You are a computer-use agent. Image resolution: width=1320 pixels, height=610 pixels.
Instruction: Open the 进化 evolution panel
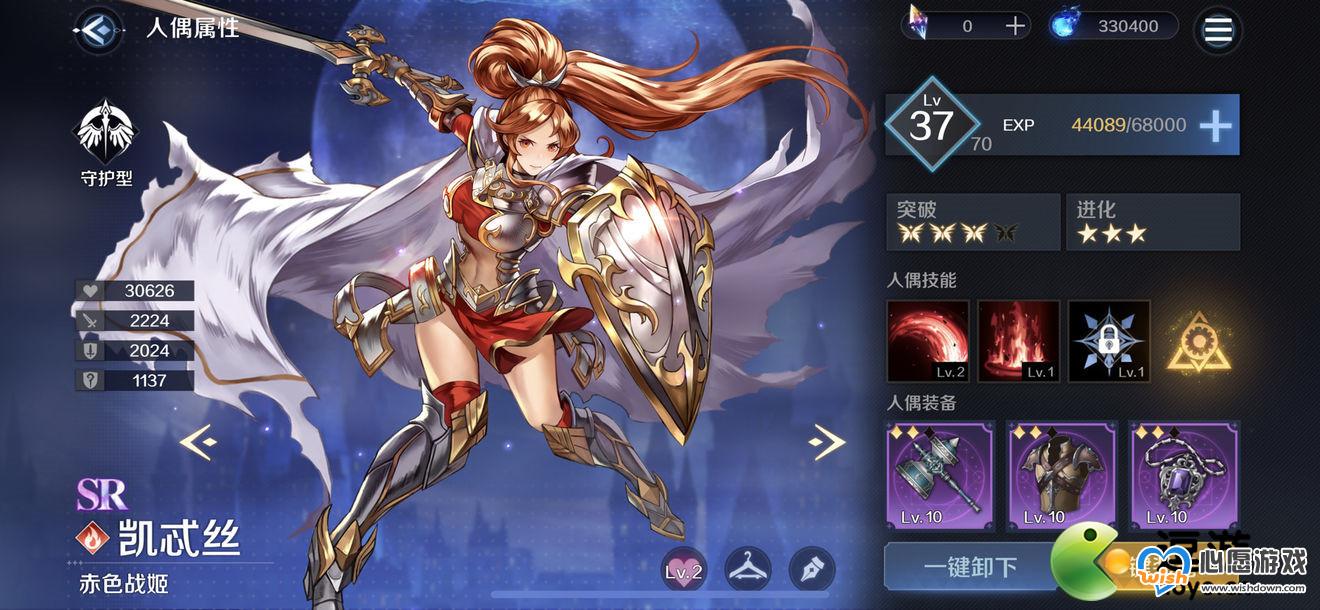[1152, 222]
